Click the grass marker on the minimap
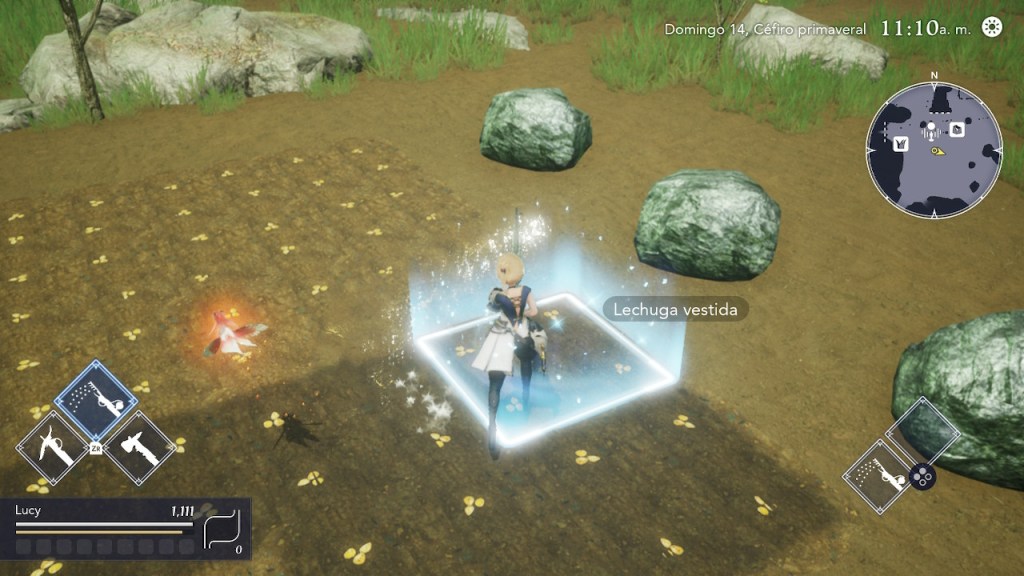Viewport: 1024px width, 576px height. tap(900, 142)
